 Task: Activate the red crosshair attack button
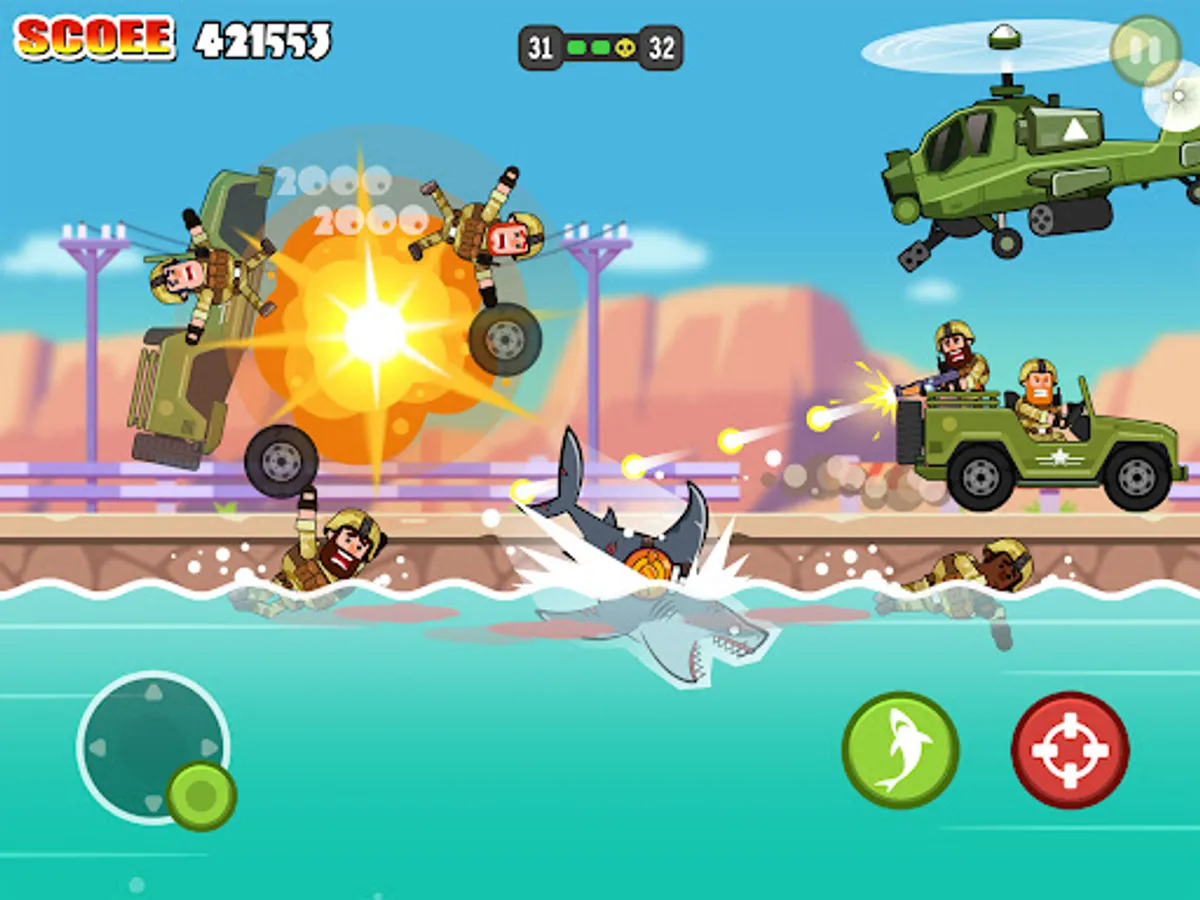pyautogui.click(x=1070, y=750)
